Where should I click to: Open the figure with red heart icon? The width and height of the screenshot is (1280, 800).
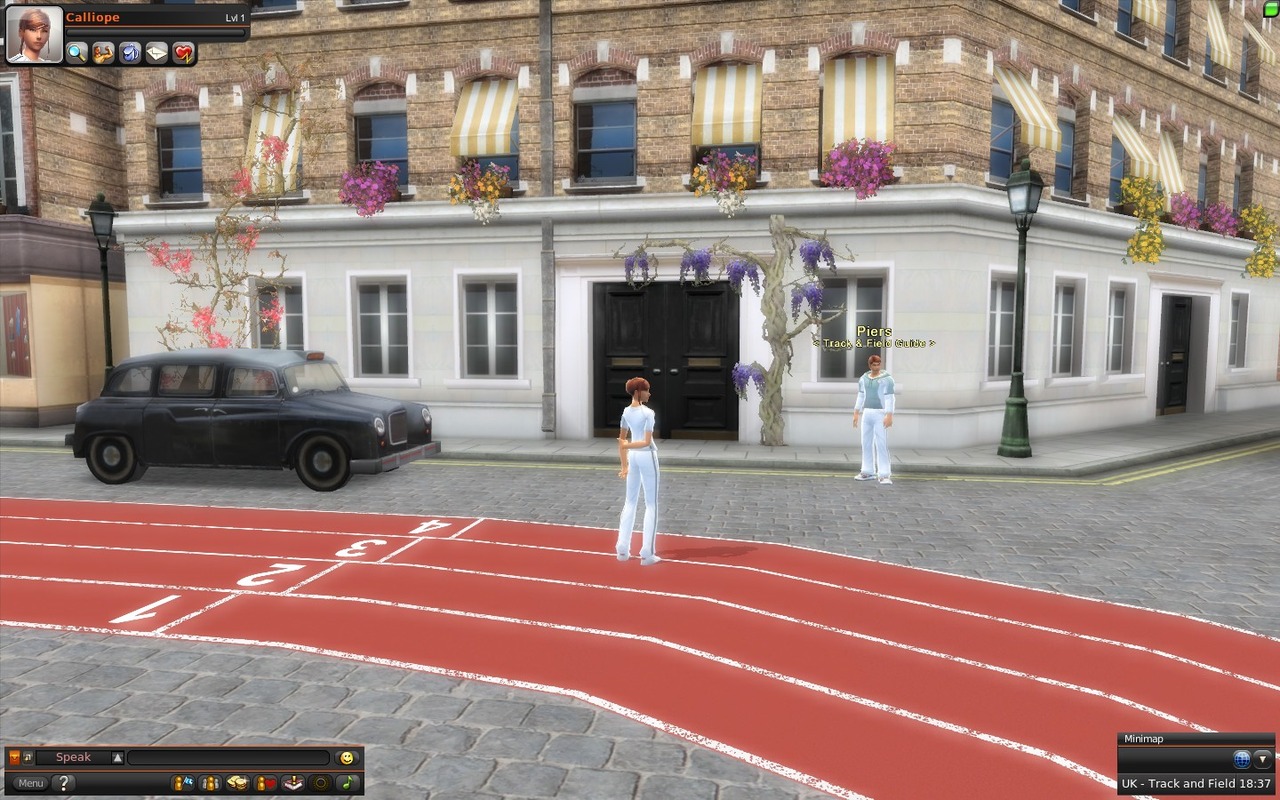pyautogui.click(x=265, y=783)
